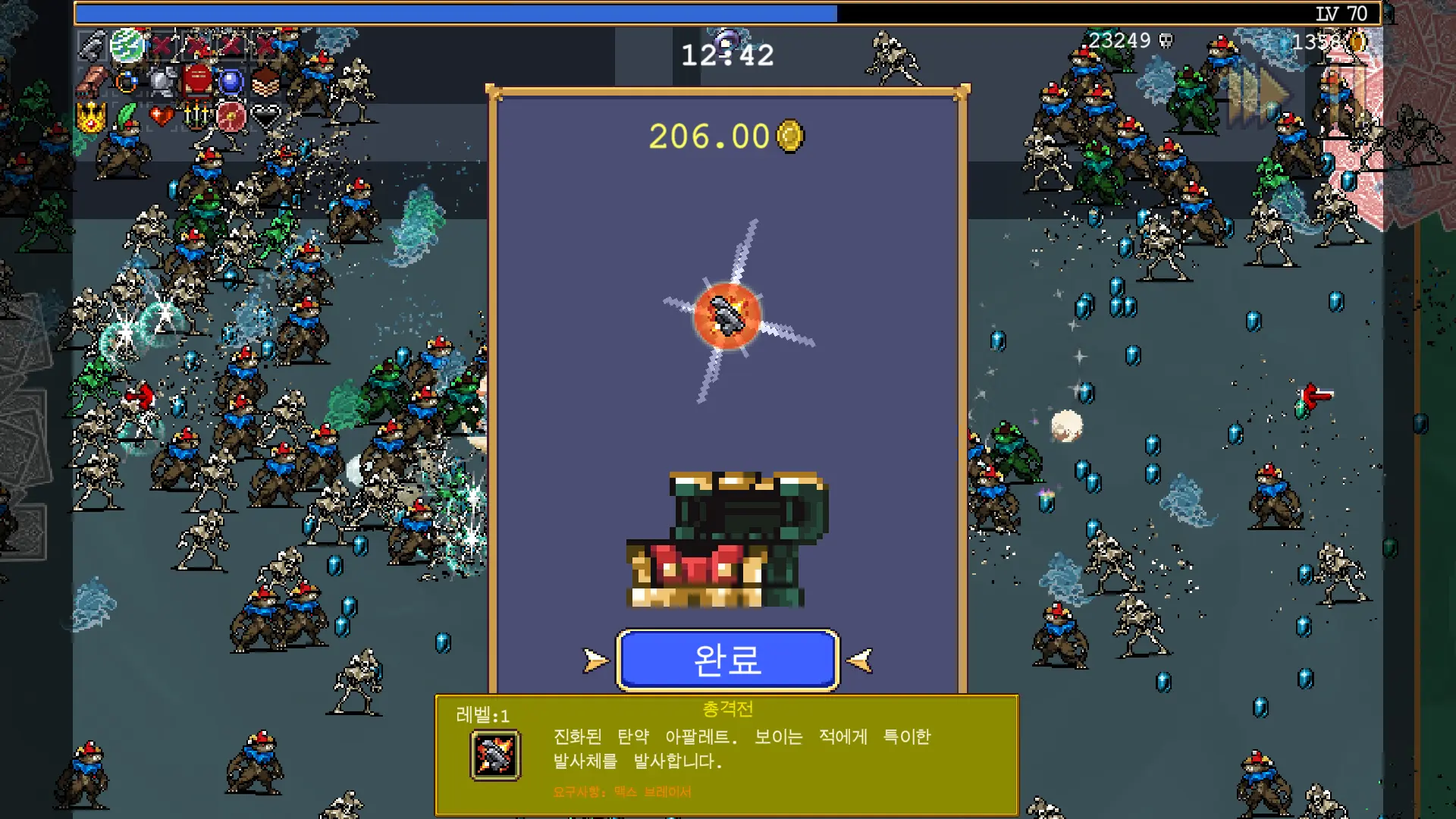This screenshot has height=819, width=1456.
Task: Click the red Hollow Heart item icon
Action: [x=162, y=115]
